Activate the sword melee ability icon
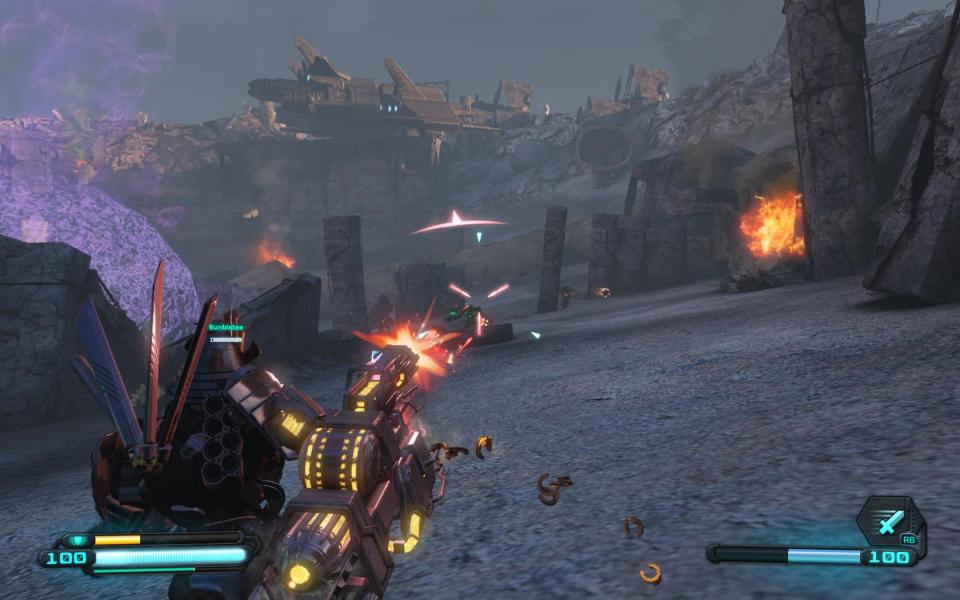The image size is (960, 600). coord(889,521)
